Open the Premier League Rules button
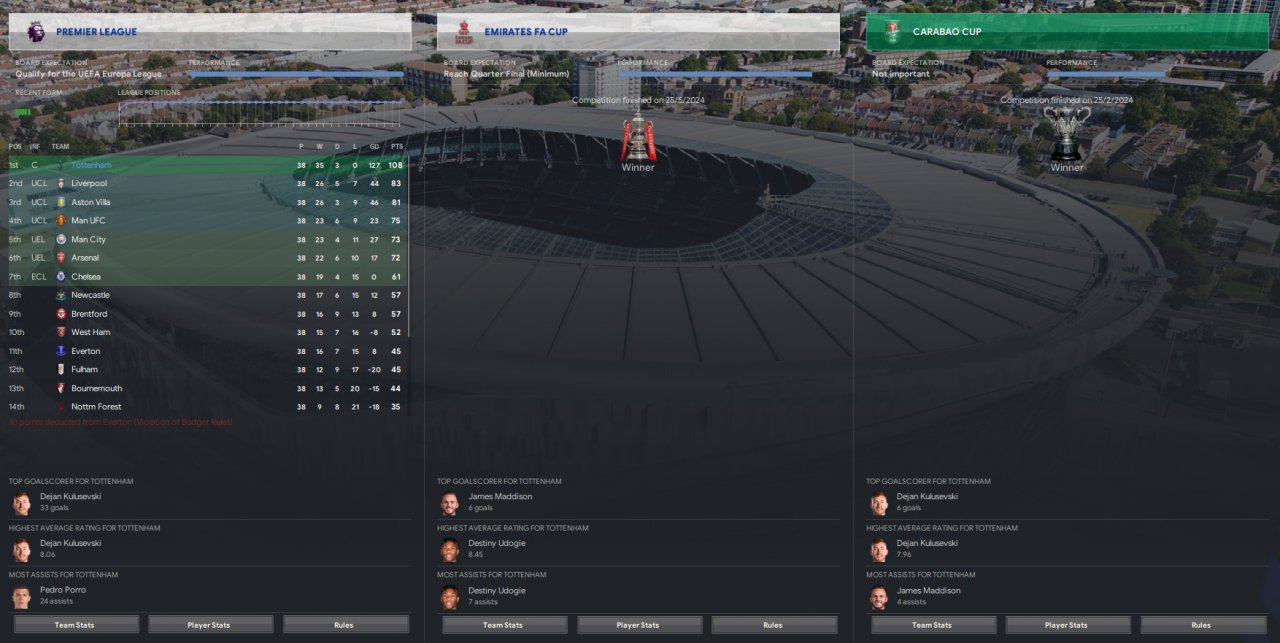This screenshot has width=1280, height=643. click(x=344, y=625)
